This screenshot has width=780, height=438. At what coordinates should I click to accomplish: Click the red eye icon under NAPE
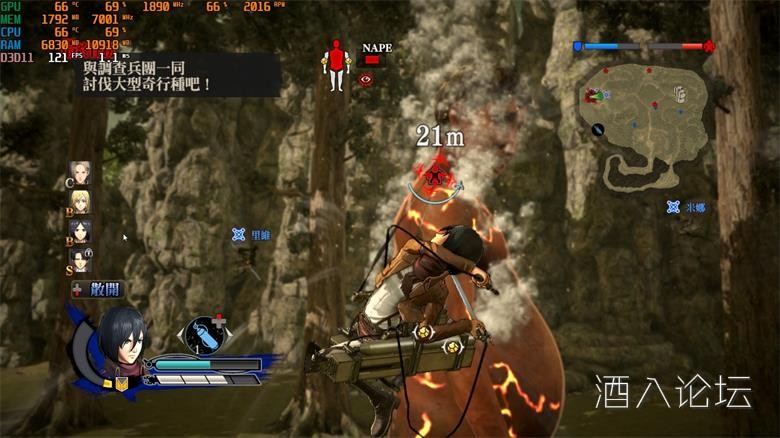coord(366,79)
